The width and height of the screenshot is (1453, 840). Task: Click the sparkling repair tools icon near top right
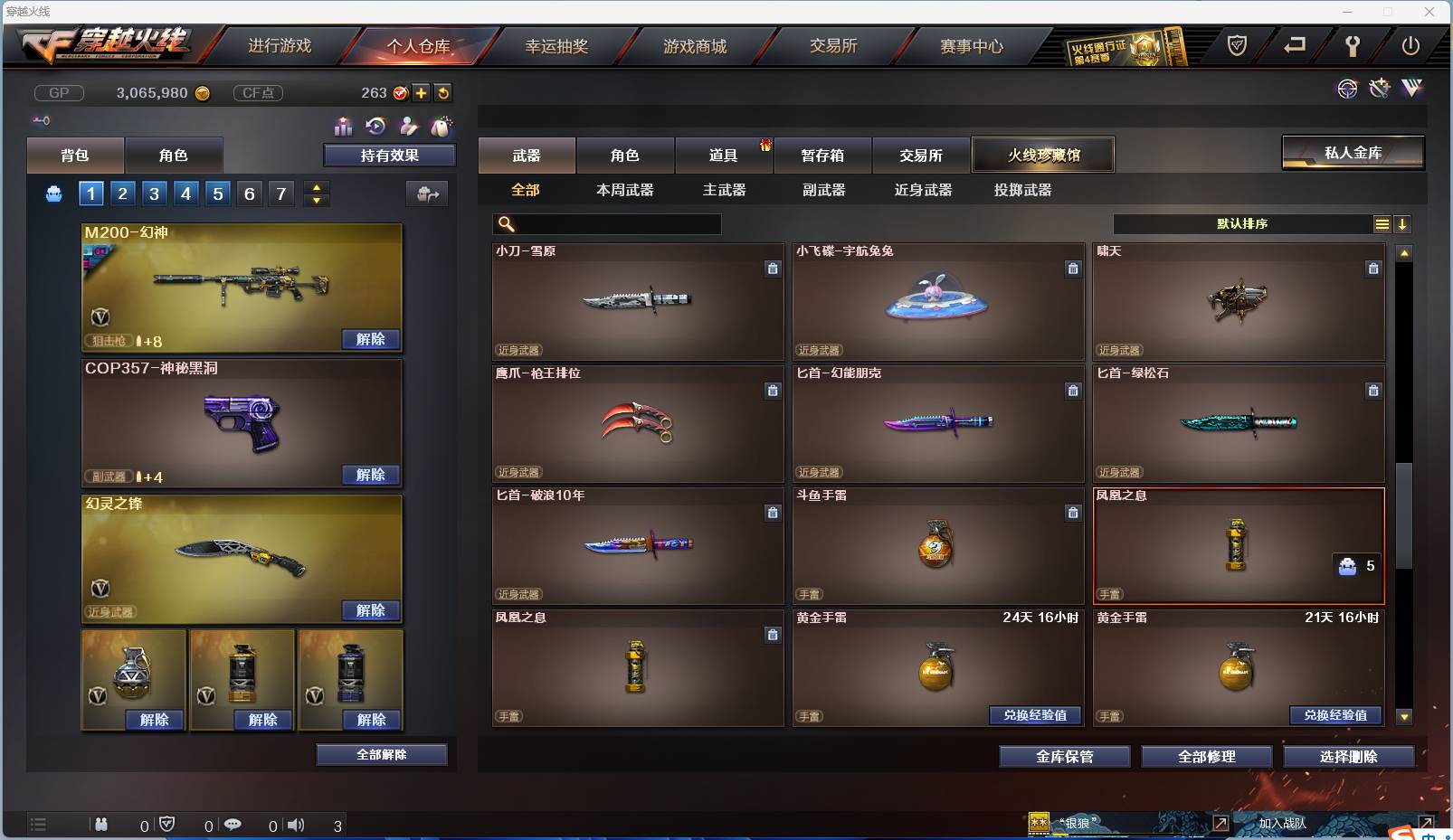pos(1379,89)
